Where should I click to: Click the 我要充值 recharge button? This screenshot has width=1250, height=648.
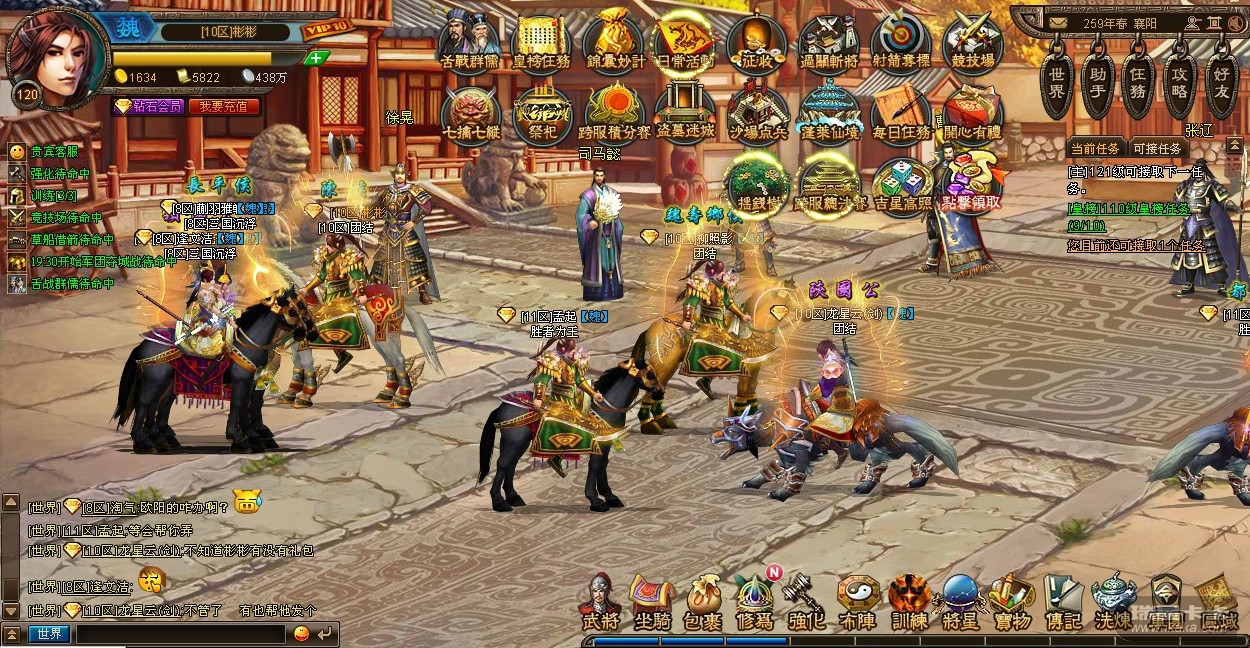224,106
